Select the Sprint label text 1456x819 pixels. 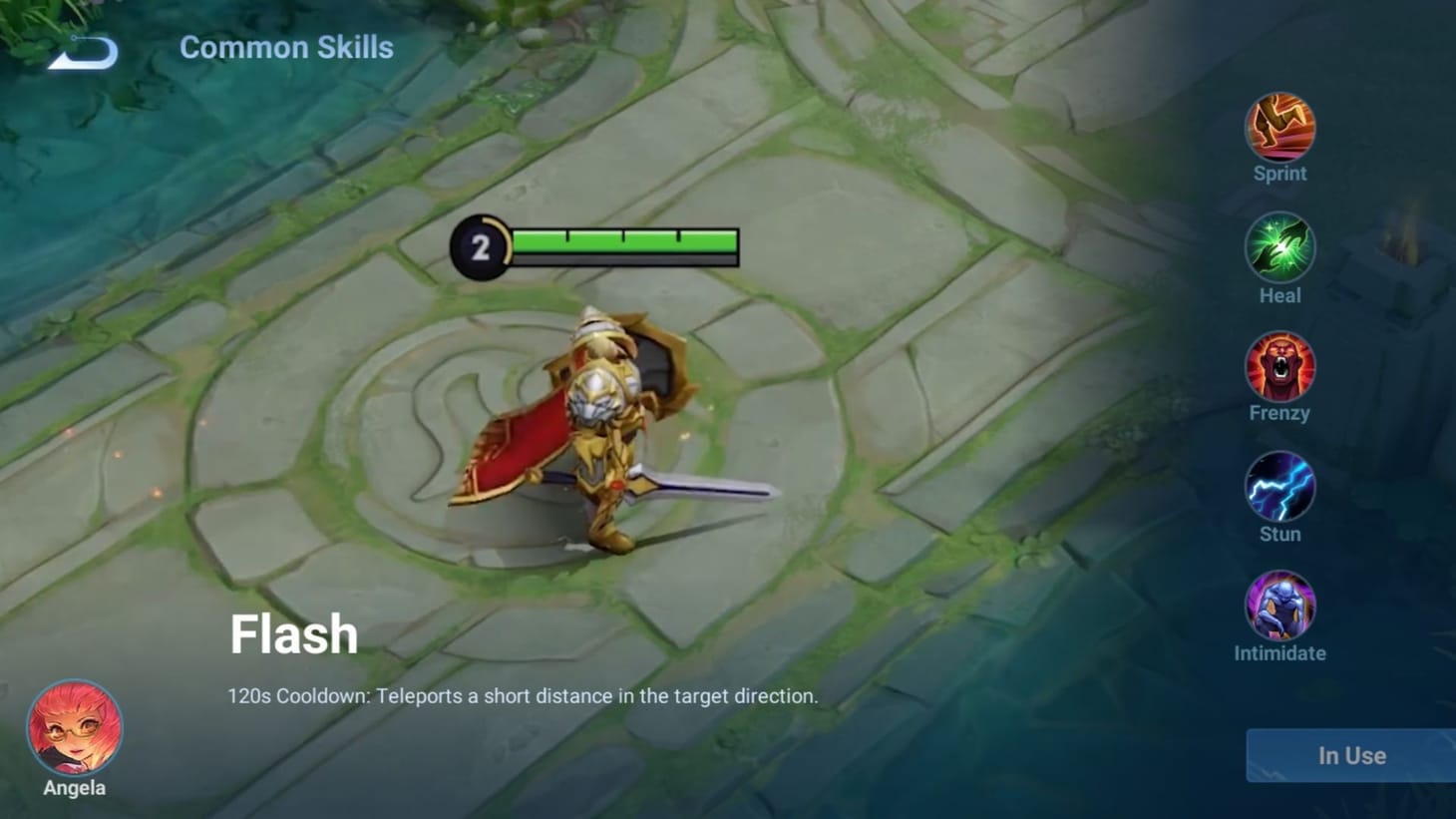(x=1279, y=173)
